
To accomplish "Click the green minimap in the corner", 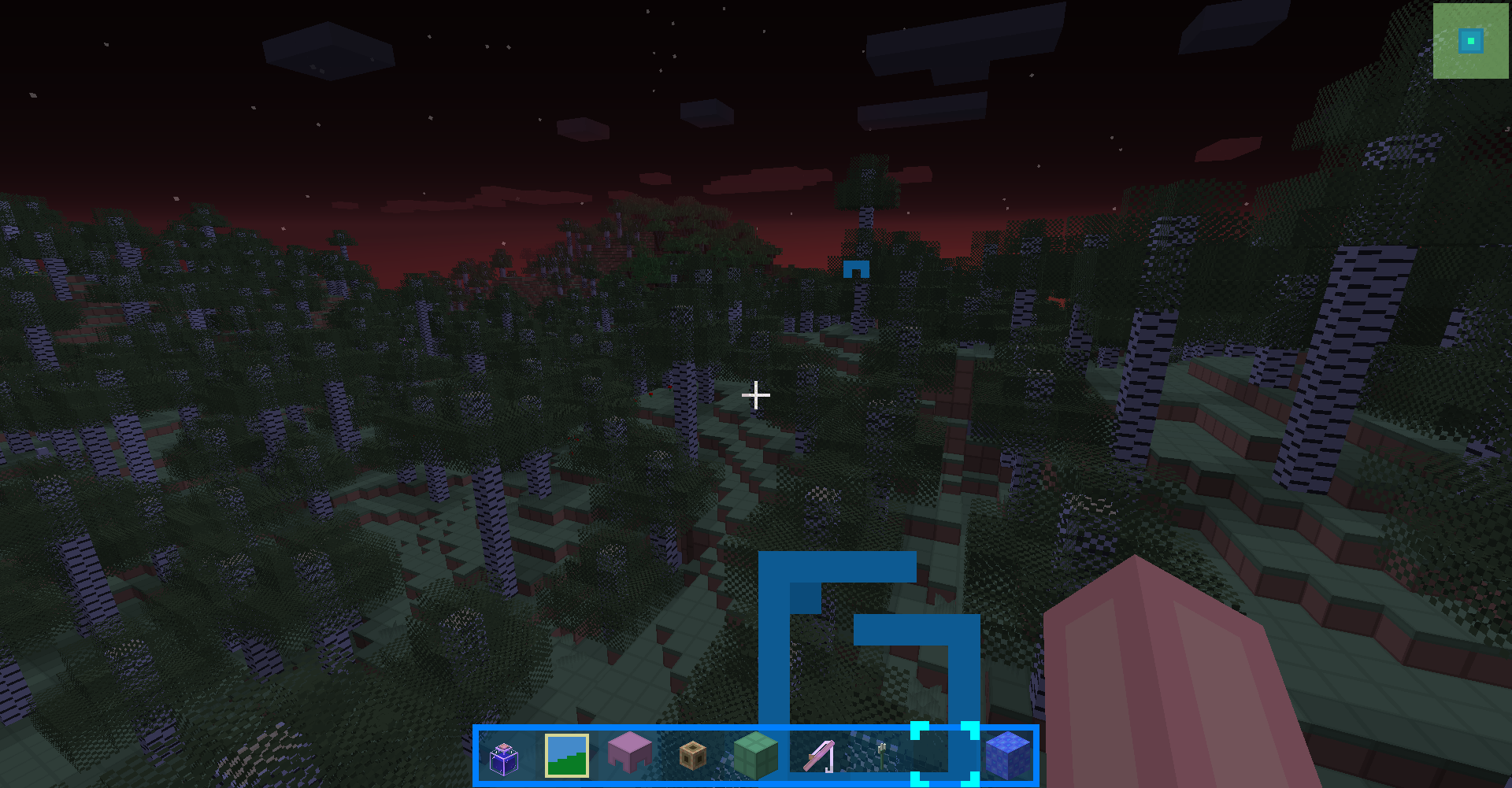I will [1471, 41].
